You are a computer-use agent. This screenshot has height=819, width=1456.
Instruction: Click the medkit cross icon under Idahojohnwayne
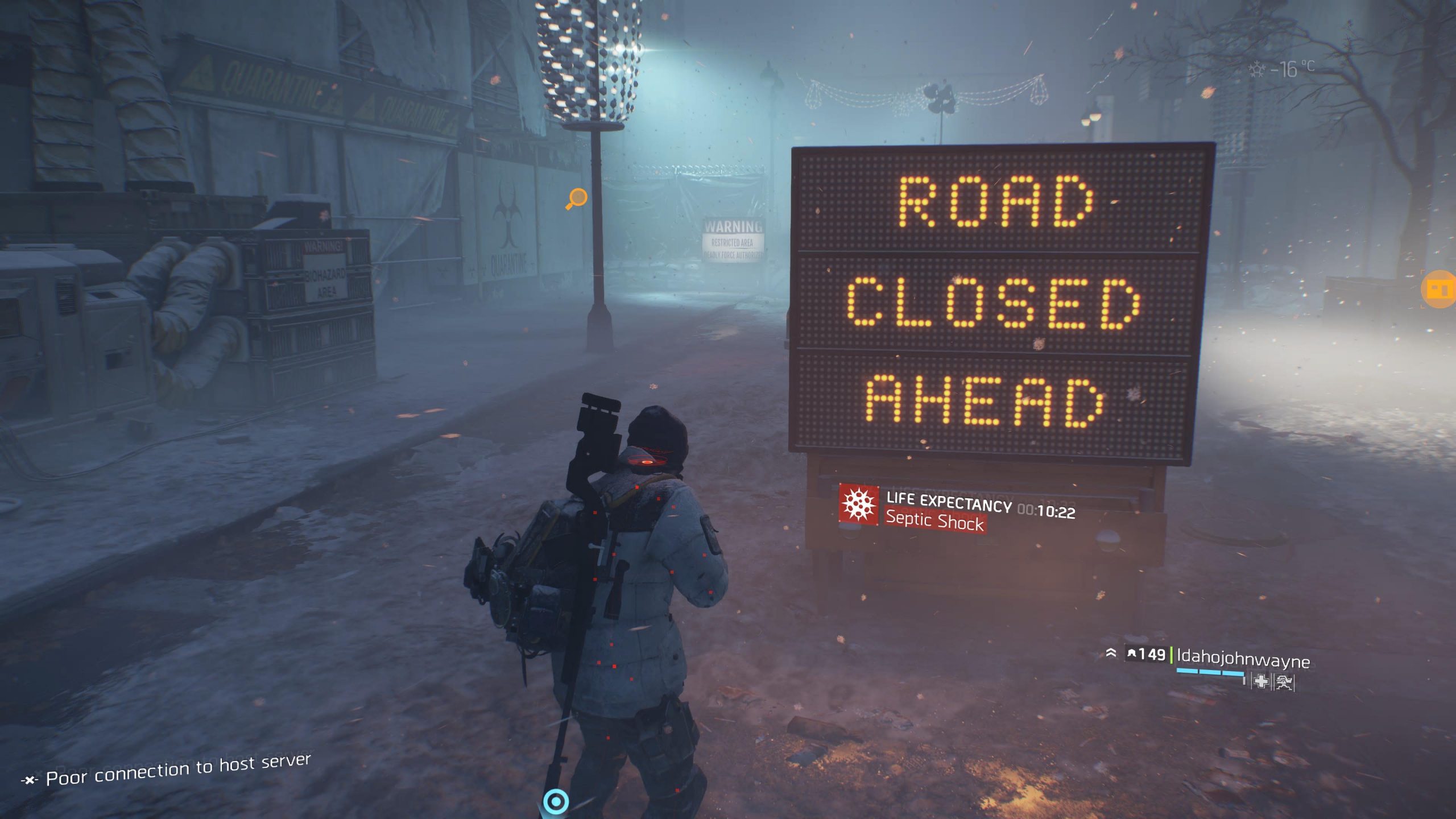[1261, 681]
